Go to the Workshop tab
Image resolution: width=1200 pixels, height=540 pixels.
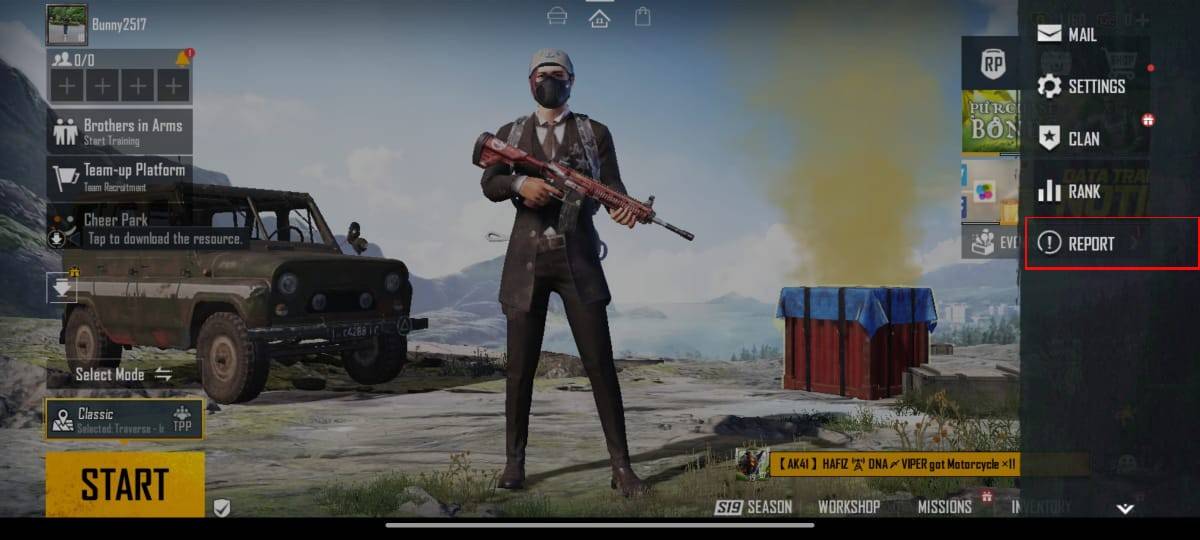coord(848,507)
